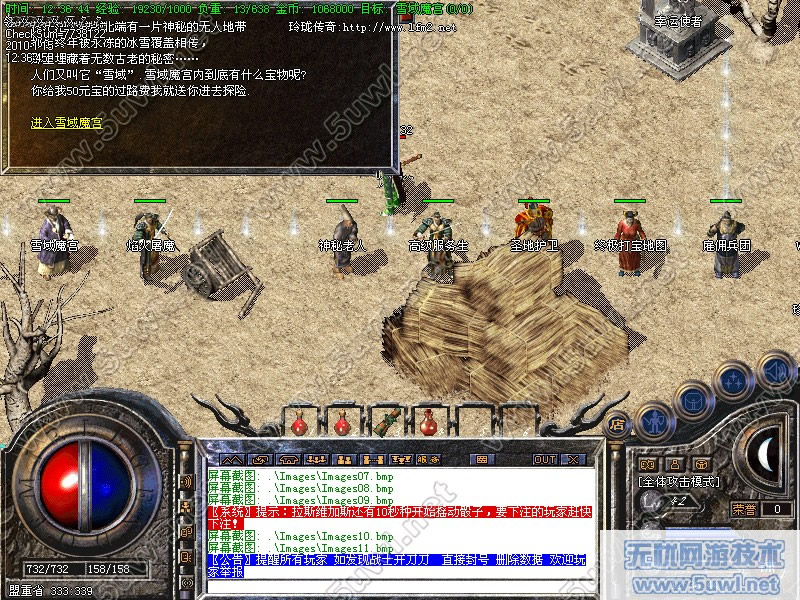Screen dimensions: 800x600
Task: Click the mountain-shaped icon on the chat toolbar
Action: click(x=232, y=459)
